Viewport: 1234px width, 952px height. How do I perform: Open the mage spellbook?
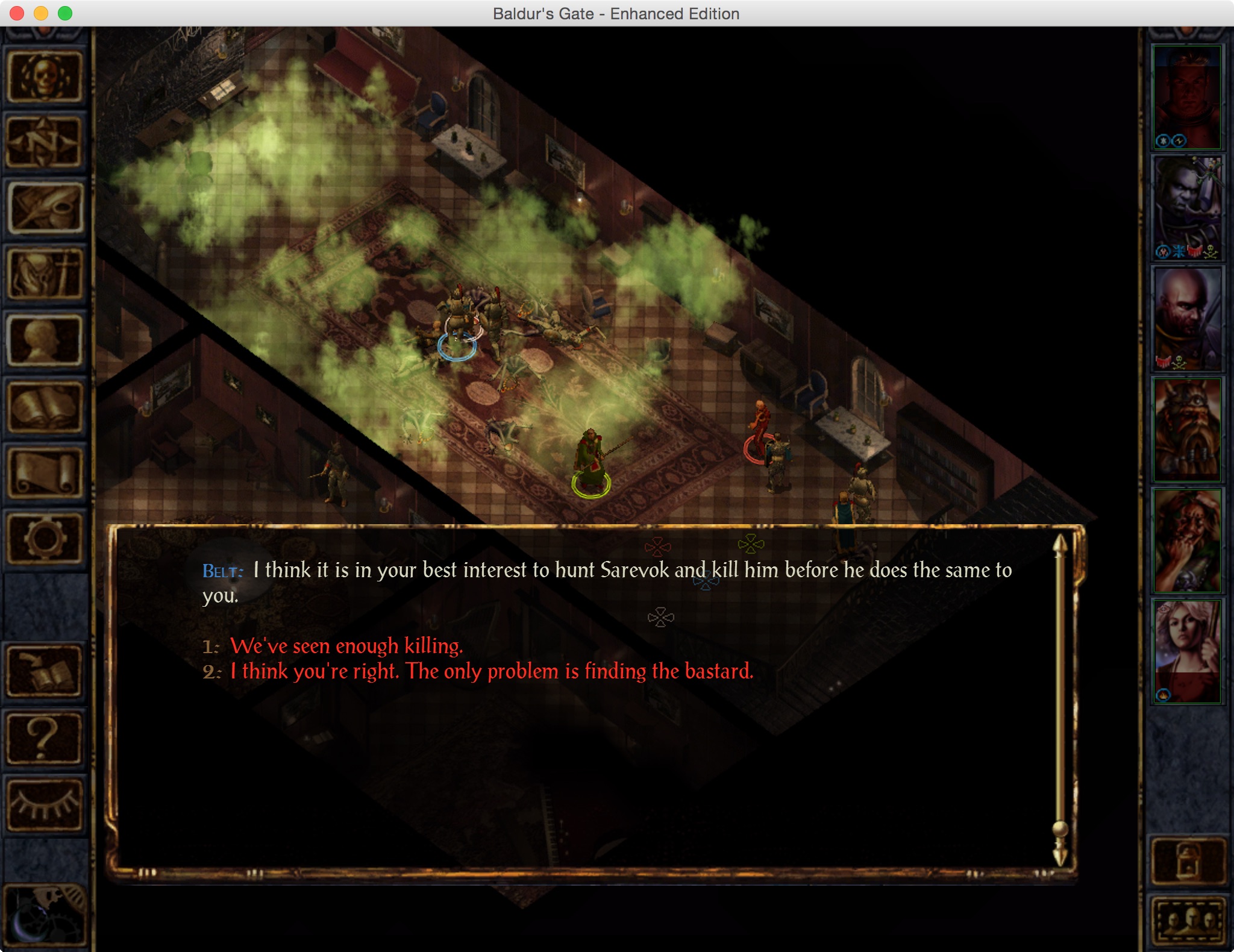[45, 407]
